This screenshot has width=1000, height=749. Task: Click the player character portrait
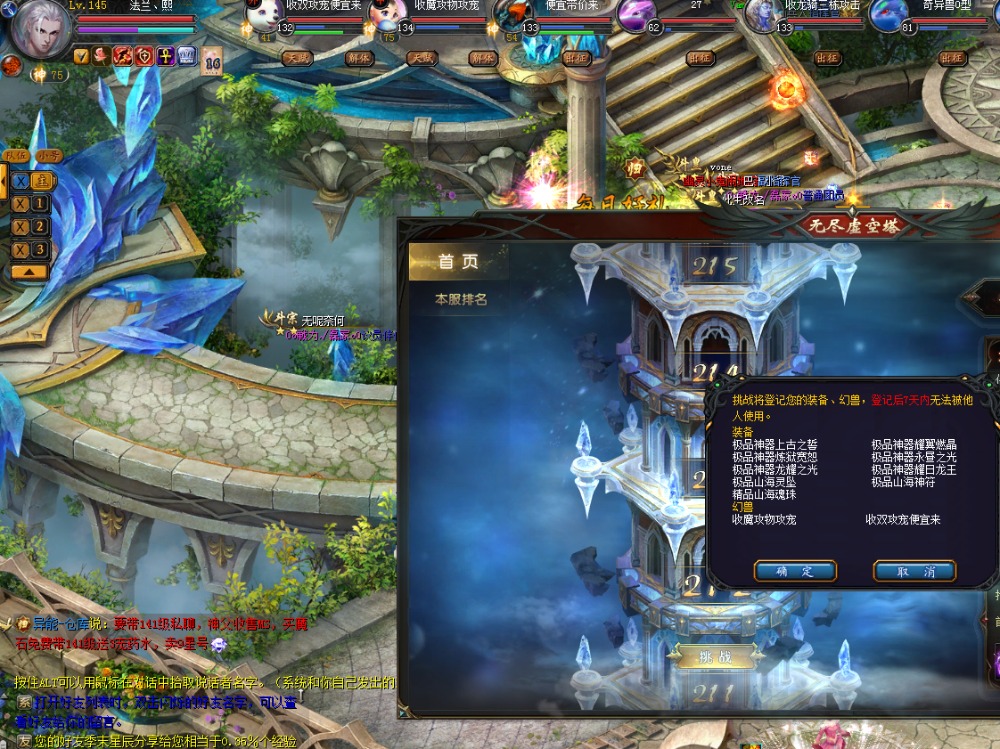[x=41, y=28]
